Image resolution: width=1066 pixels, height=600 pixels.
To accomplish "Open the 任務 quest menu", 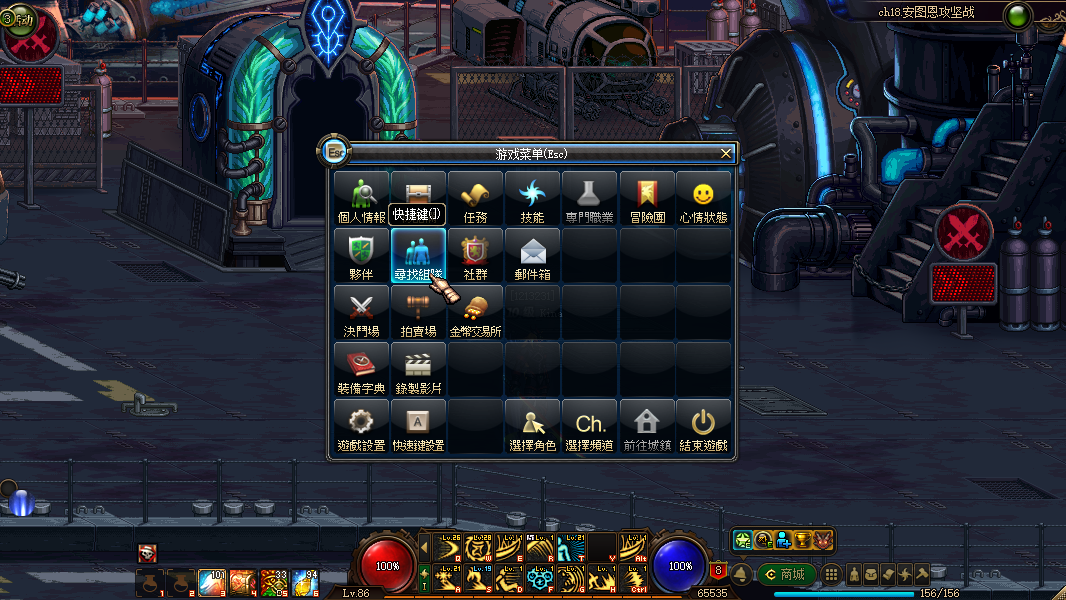I will 475,198.
